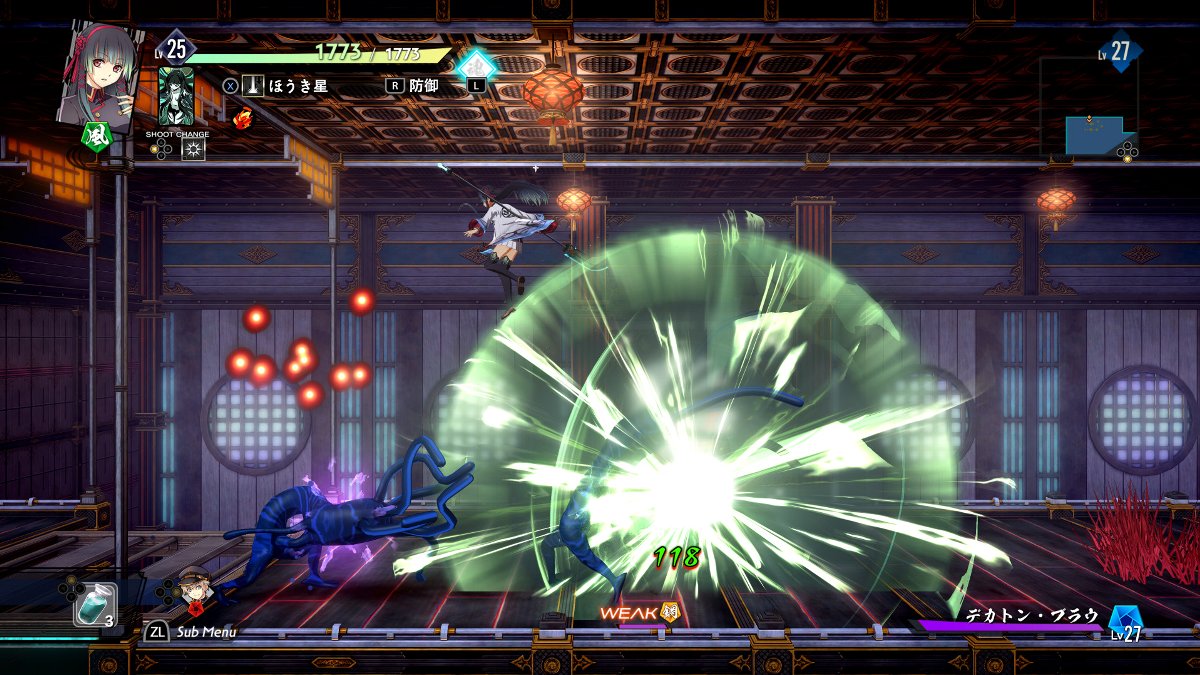Click the flame status icon
This screenshot has height=675, width=1200.
click(241, 117)
